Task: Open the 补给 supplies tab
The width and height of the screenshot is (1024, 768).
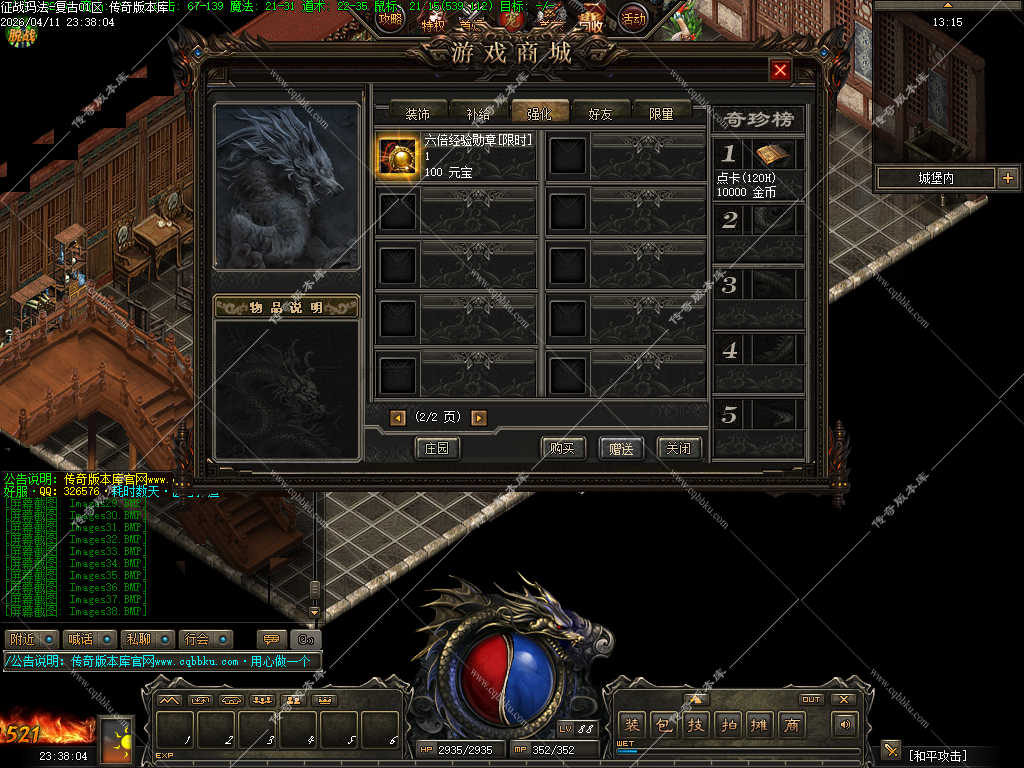Action: coord(478,113)
